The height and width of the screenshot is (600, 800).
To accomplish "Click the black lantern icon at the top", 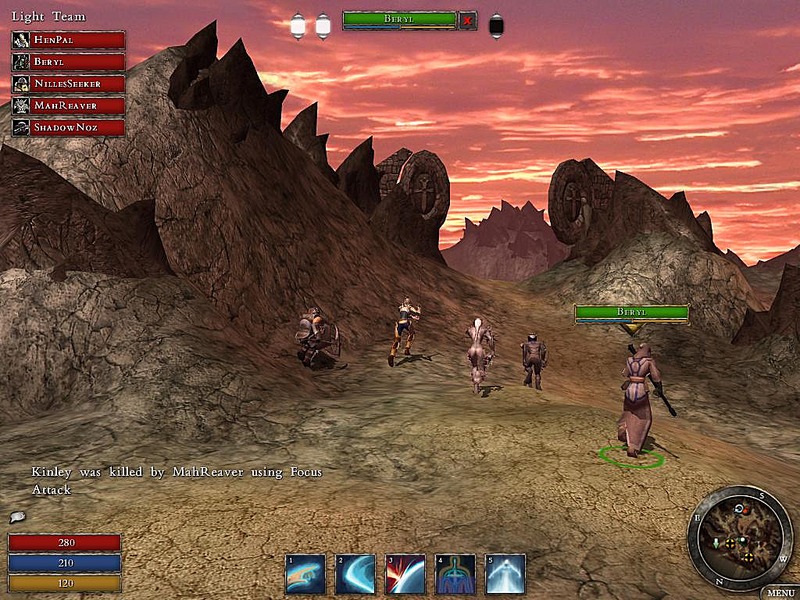I will (x=496, y=26).
